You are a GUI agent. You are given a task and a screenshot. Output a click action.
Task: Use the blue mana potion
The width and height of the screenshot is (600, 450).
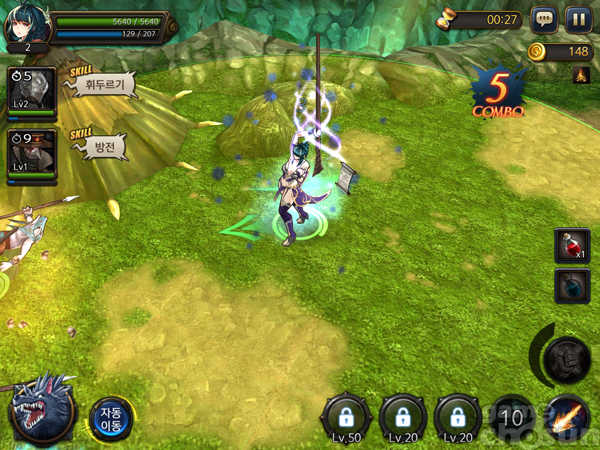pos(572,286)
